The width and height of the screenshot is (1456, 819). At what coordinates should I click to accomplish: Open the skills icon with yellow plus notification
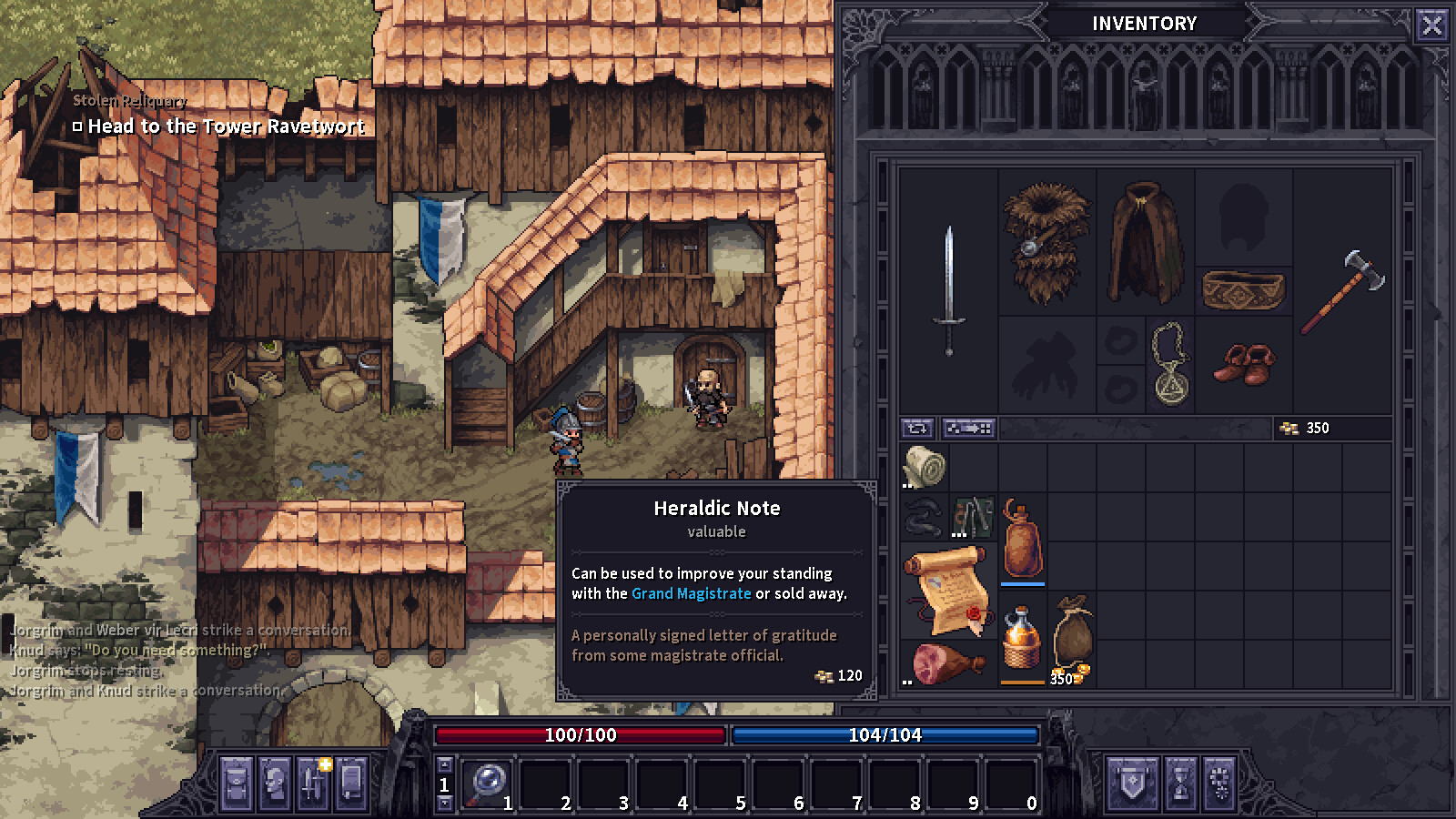(314, 784)
